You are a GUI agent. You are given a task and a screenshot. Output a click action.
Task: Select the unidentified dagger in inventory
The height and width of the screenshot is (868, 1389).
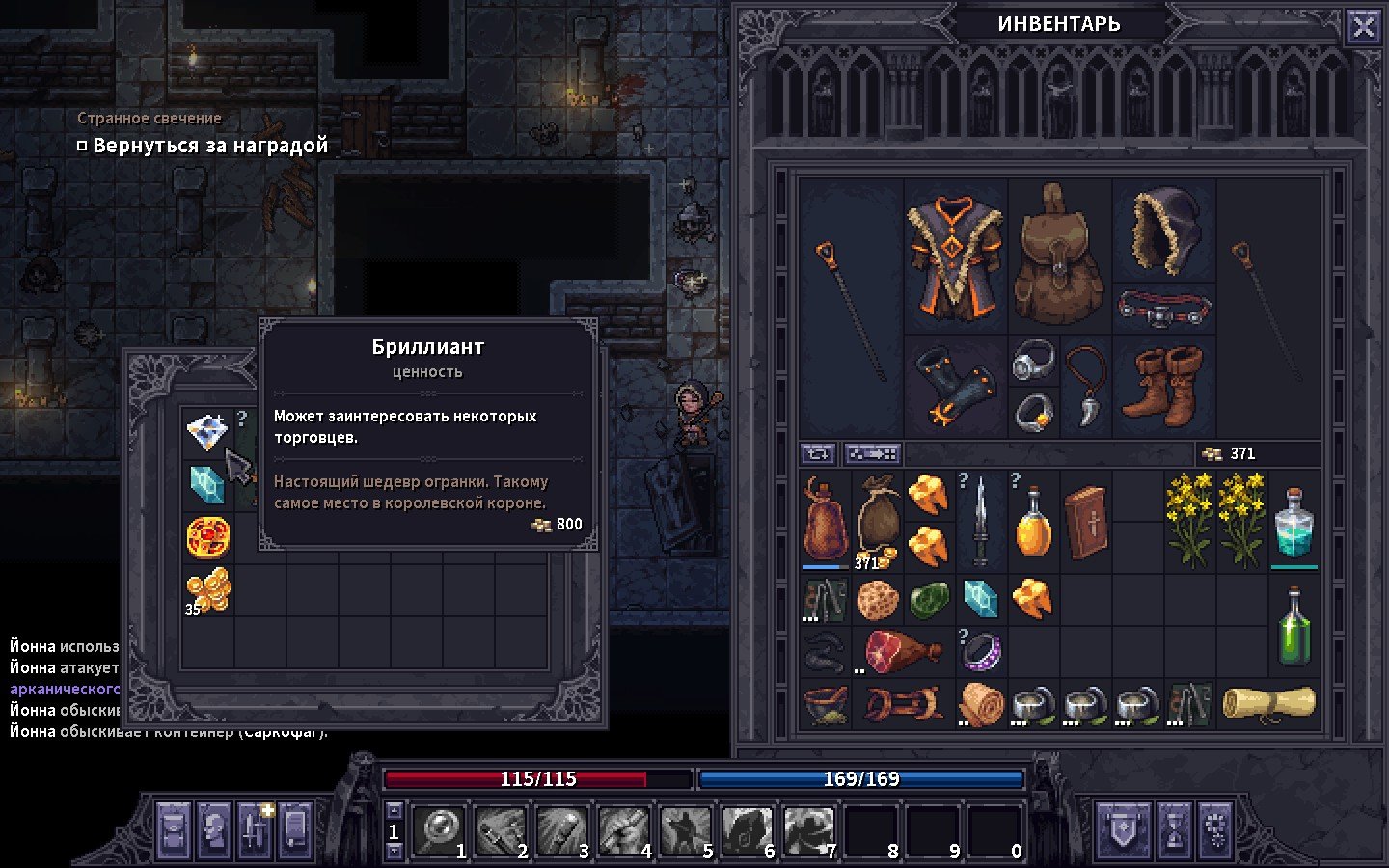[980, 521]
